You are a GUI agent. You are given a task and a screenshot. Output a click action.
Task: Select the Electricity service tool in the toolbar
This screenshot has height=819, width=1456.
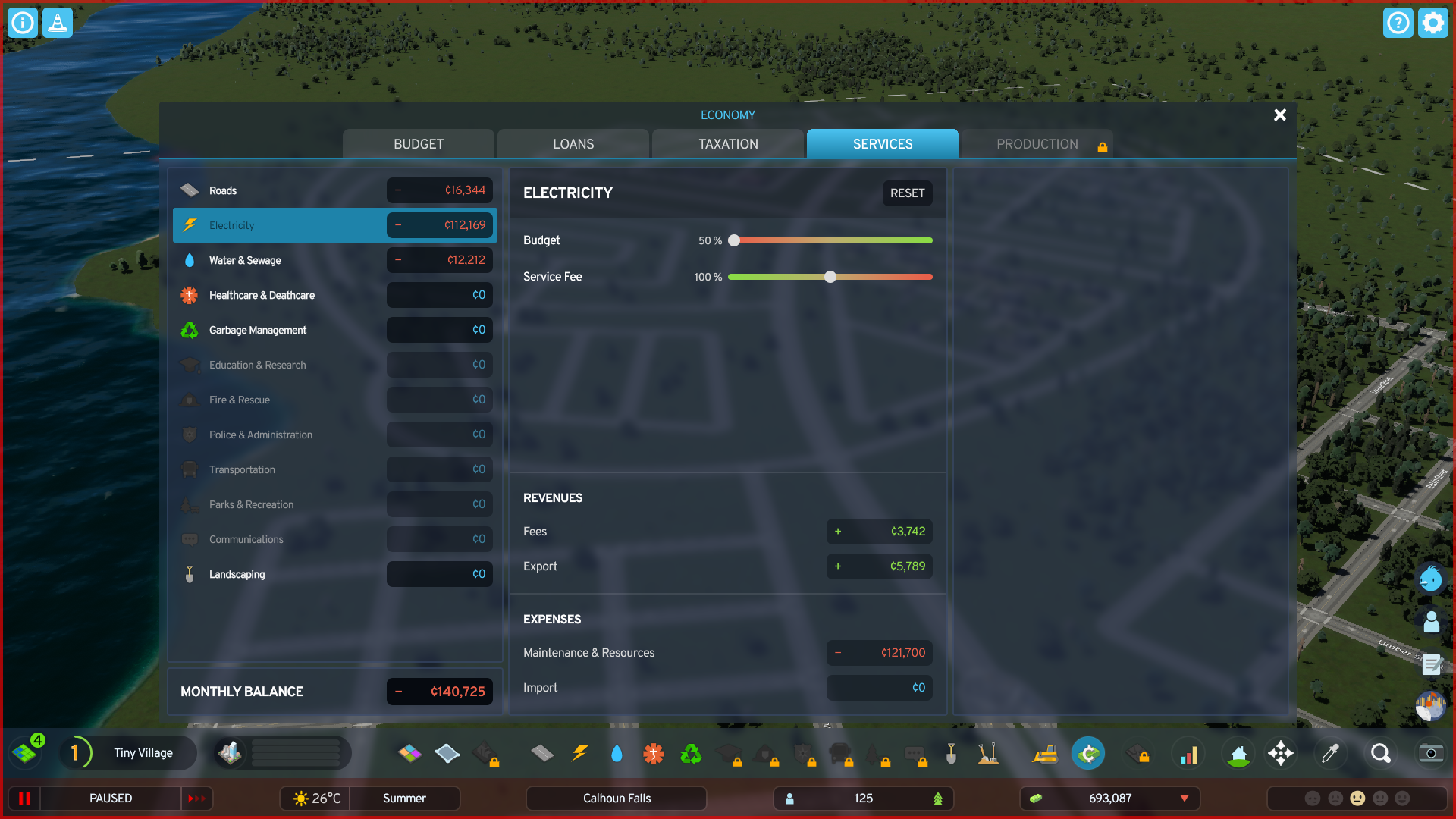(x=580, y=753)
